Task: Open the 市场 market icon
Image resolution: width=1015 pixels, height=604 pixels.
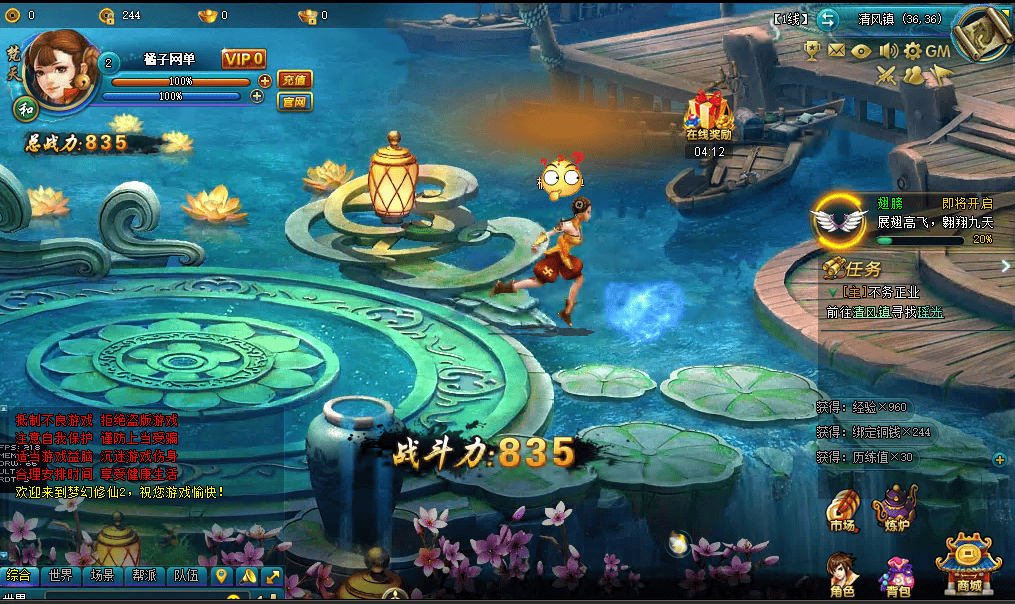Action: pyautogui.click(x=842, y=509)
